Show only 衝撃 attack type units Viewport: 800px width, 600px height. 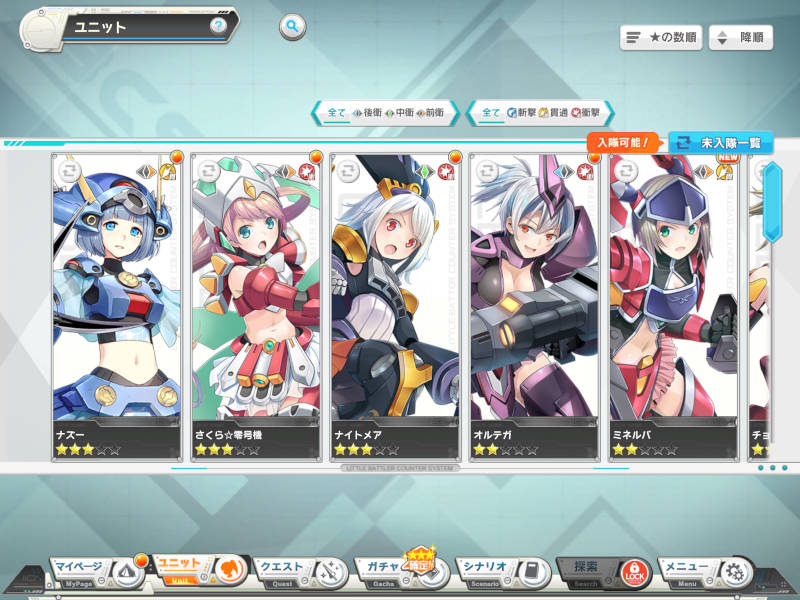(x=585, y=113)
